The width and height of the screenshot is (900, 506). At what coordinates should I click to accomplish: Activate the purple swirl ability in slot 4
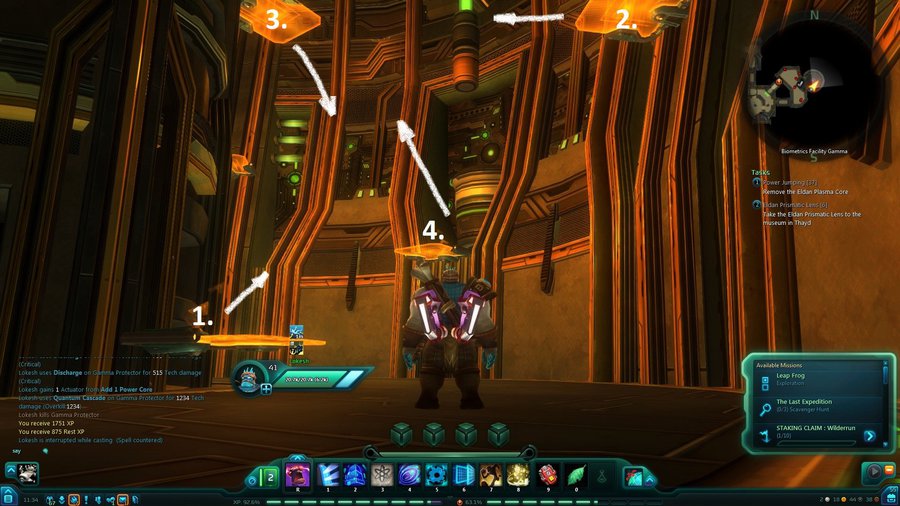410,474
